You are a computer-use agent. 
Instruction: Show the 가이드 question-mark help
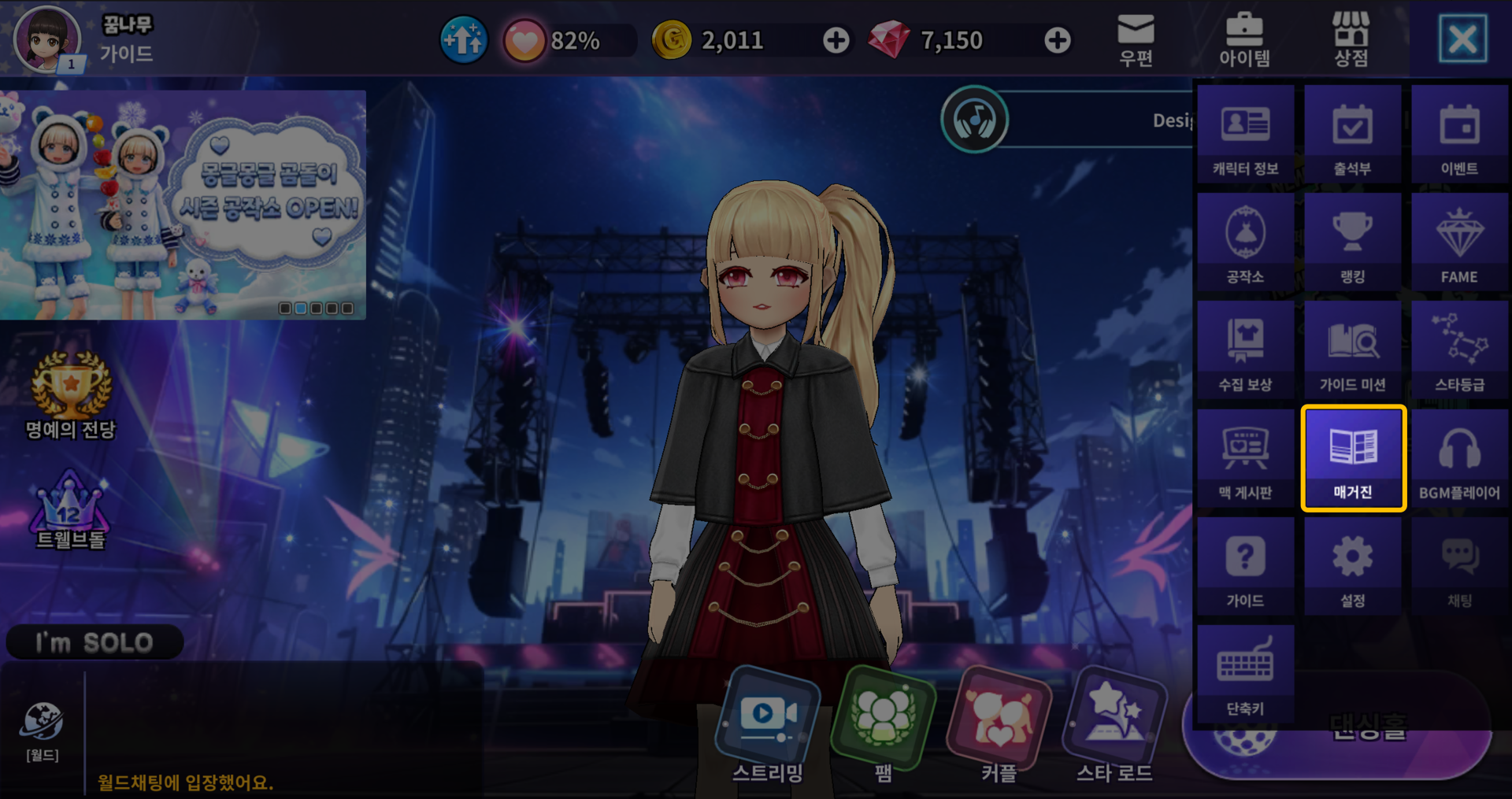tap(1245, 567)
